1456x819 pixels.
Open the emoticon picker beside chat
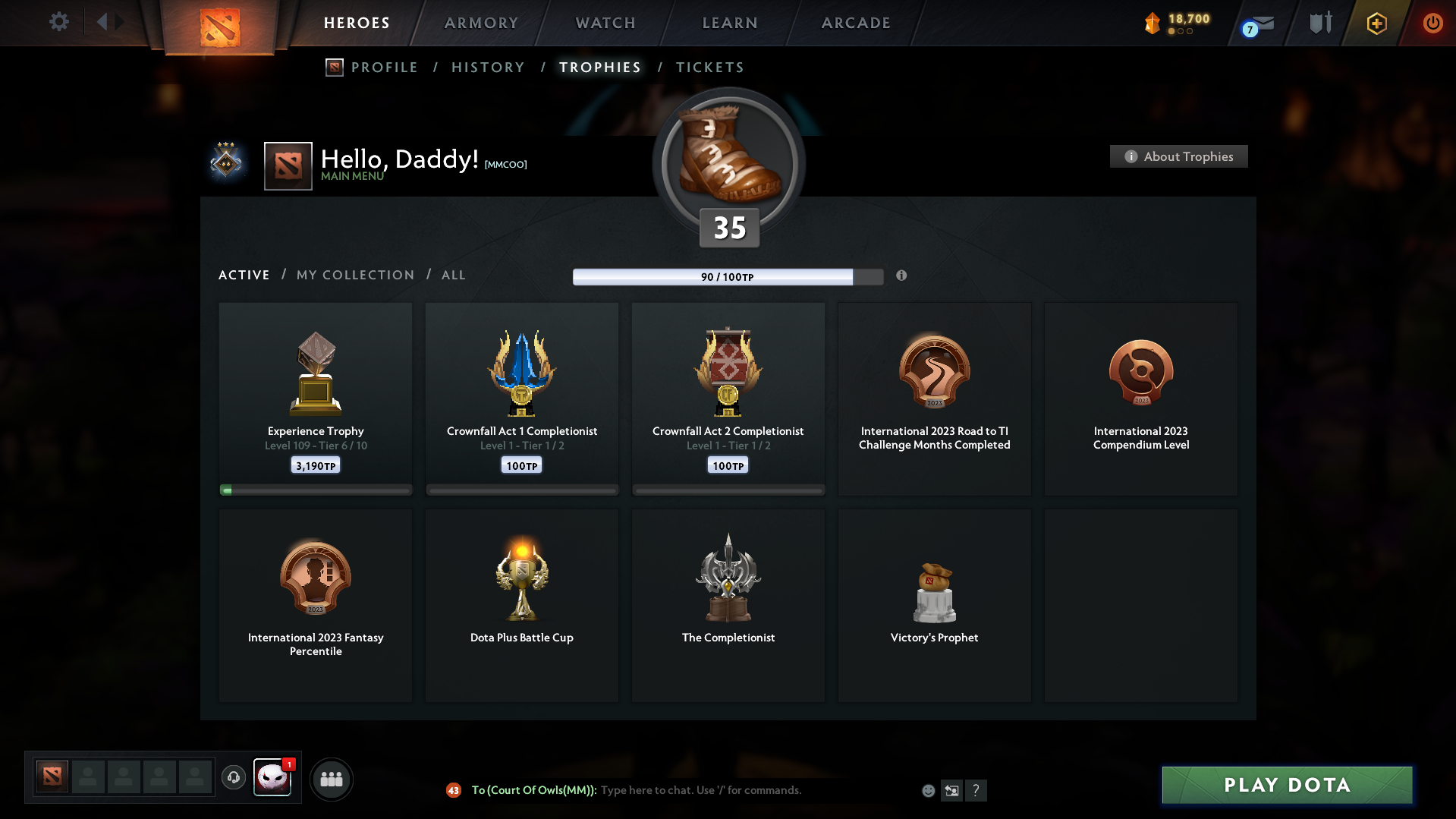[x=928, y=790]
